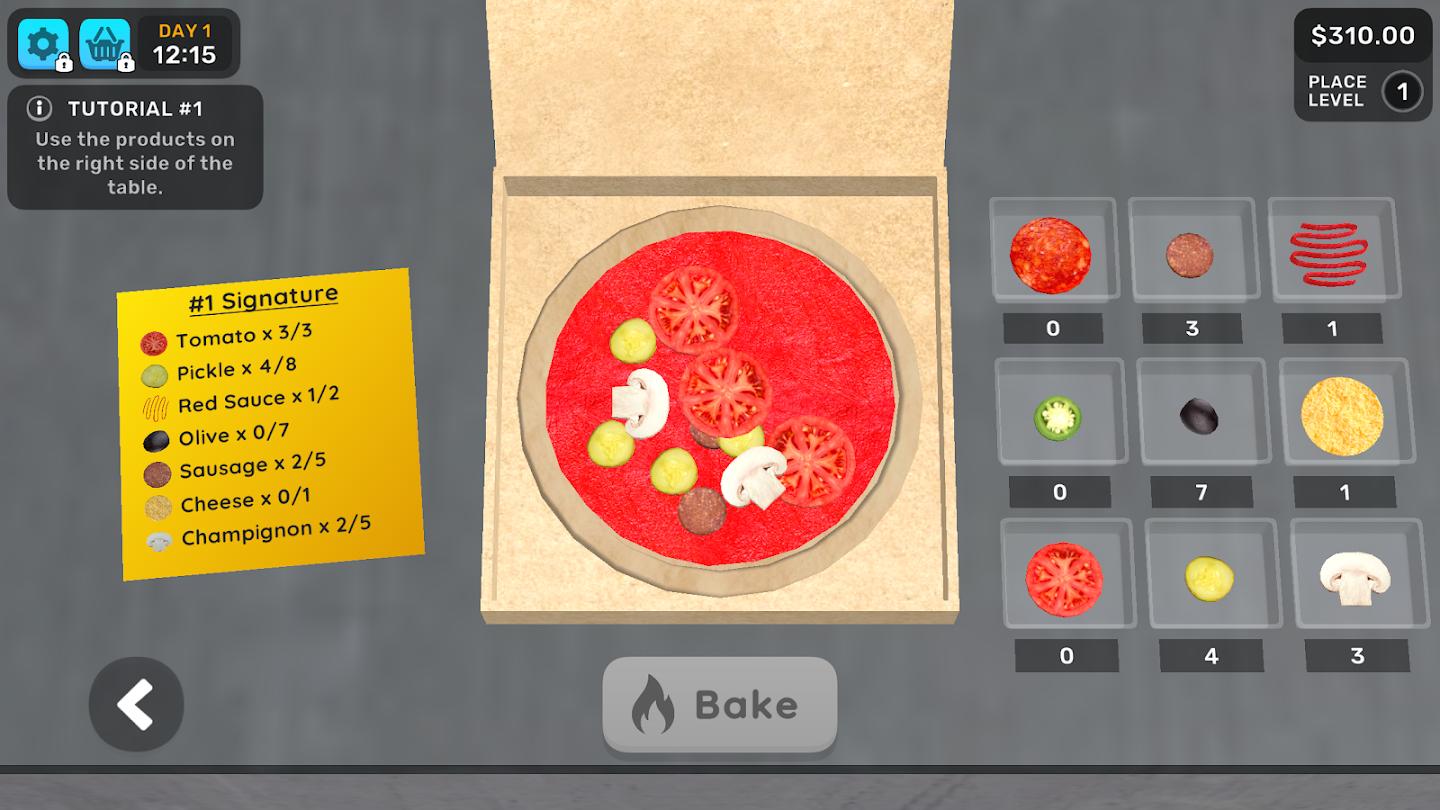The height and width of the screenshot is (810, 1440).
Task: Open the locked settings gear icon
Action: pyautogui.click(x=44, y=44)
